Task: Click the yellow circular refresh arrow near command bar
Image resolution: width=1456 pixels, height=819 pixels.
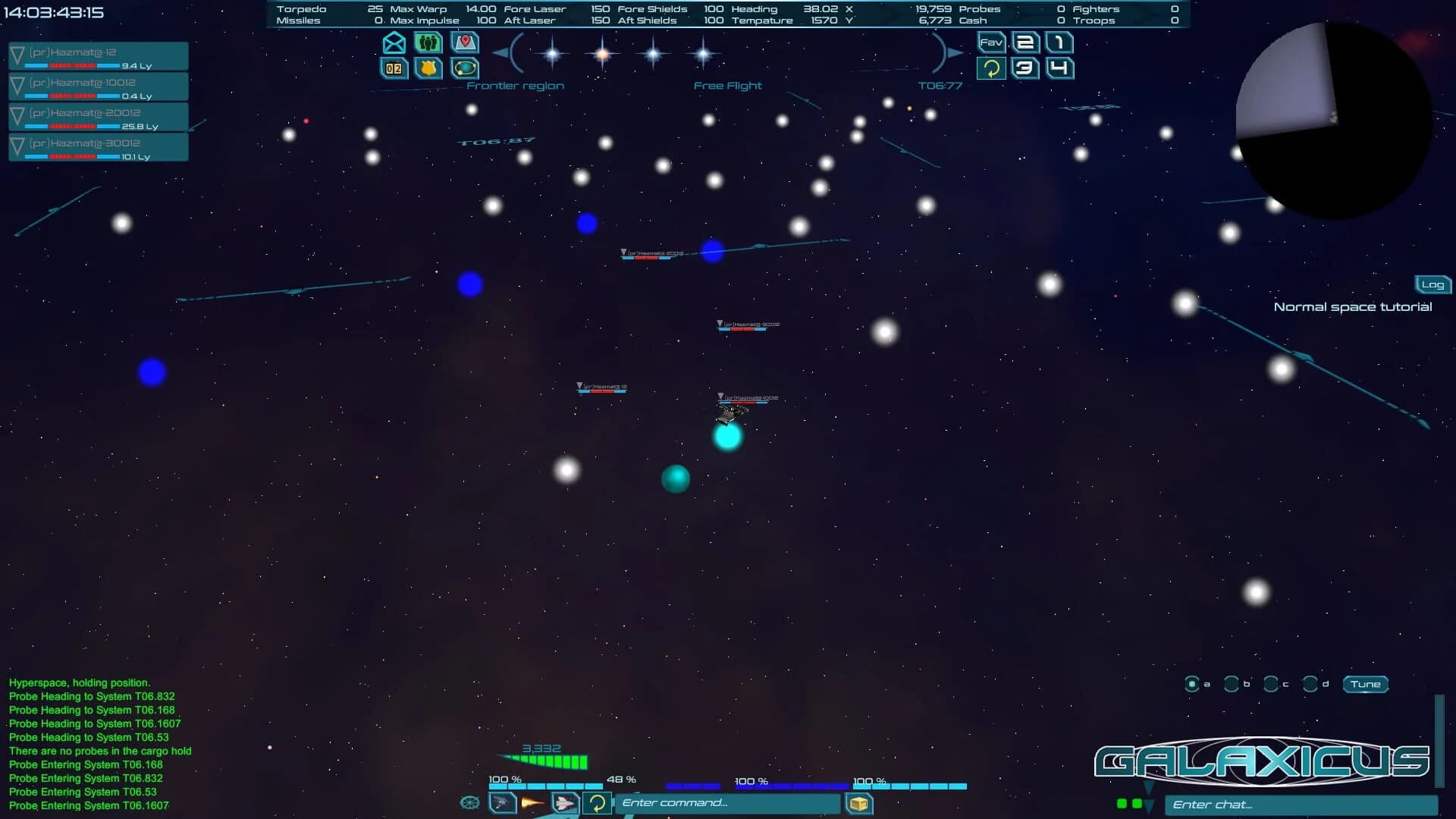Action: click(597, 802)
